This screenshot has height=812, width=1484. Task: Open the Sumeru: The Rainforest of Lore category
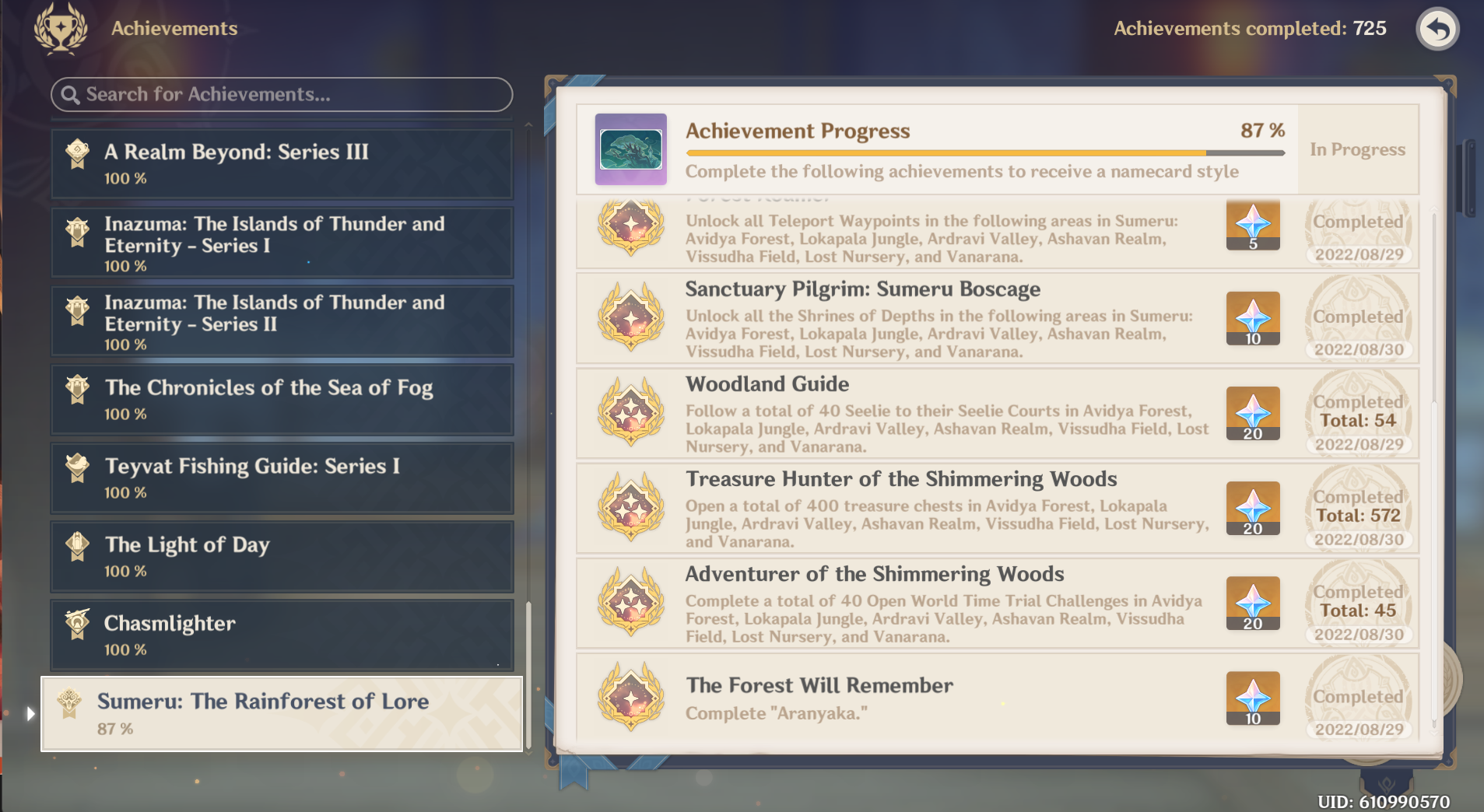pyautogui.click(x=280, y=712)
